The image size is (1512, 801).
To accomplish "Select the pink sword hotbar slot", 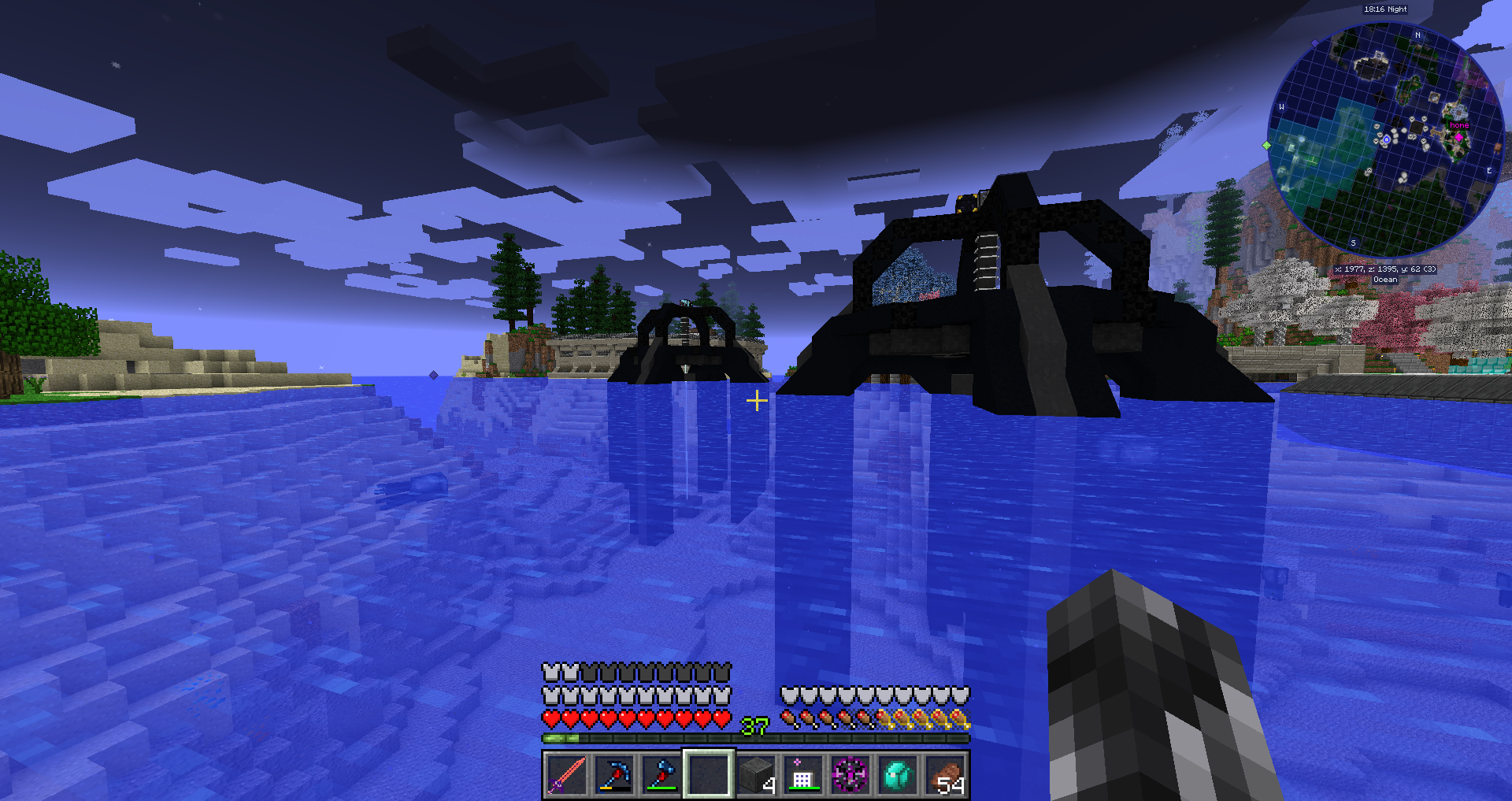I will 566,774.
